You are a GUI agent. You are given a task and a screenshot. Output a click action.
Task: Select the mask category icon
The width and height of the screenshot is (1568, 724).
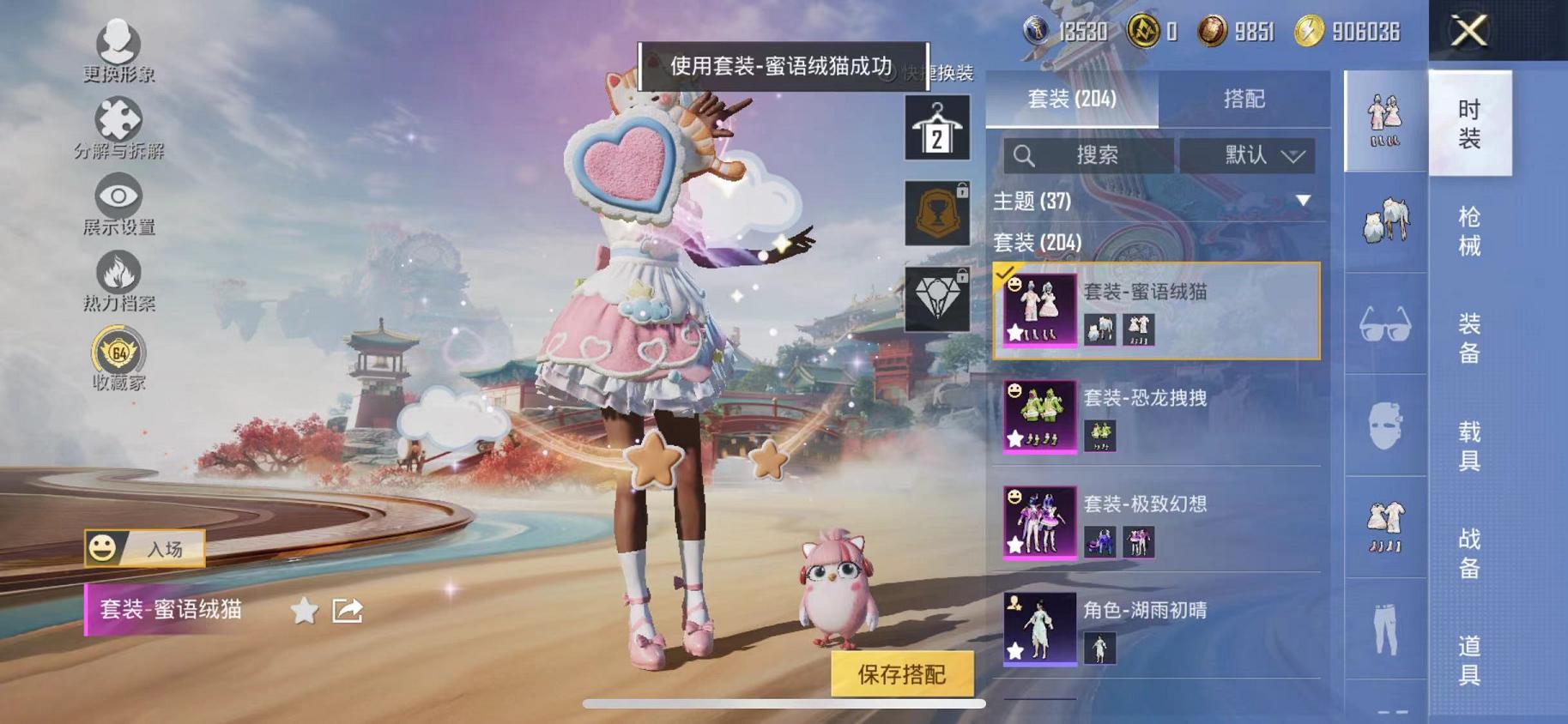click(x=1384, y=426)
